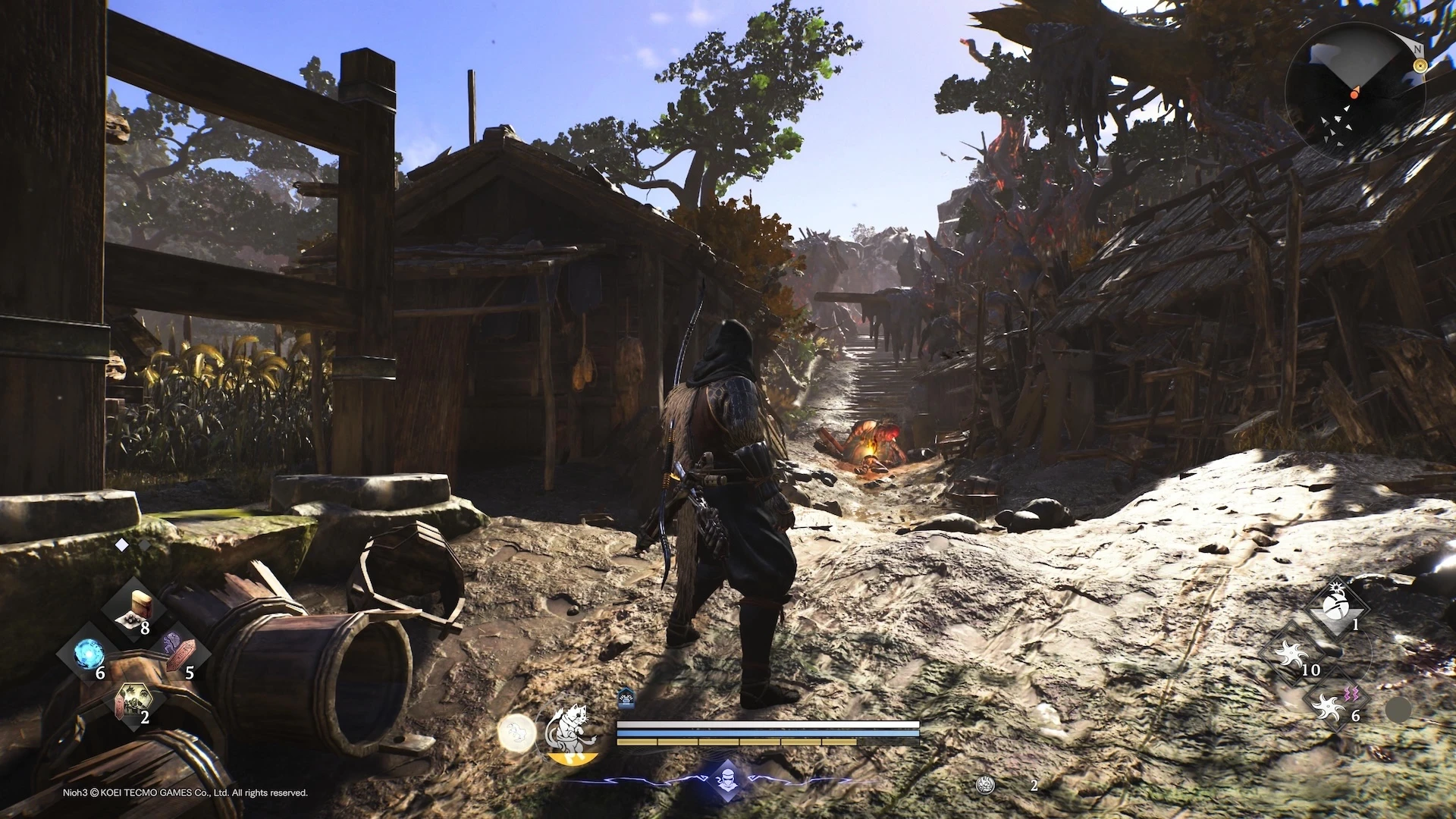Select the shuriken slot with count 10
The image size is (1456, 819).
(1291, 653)
